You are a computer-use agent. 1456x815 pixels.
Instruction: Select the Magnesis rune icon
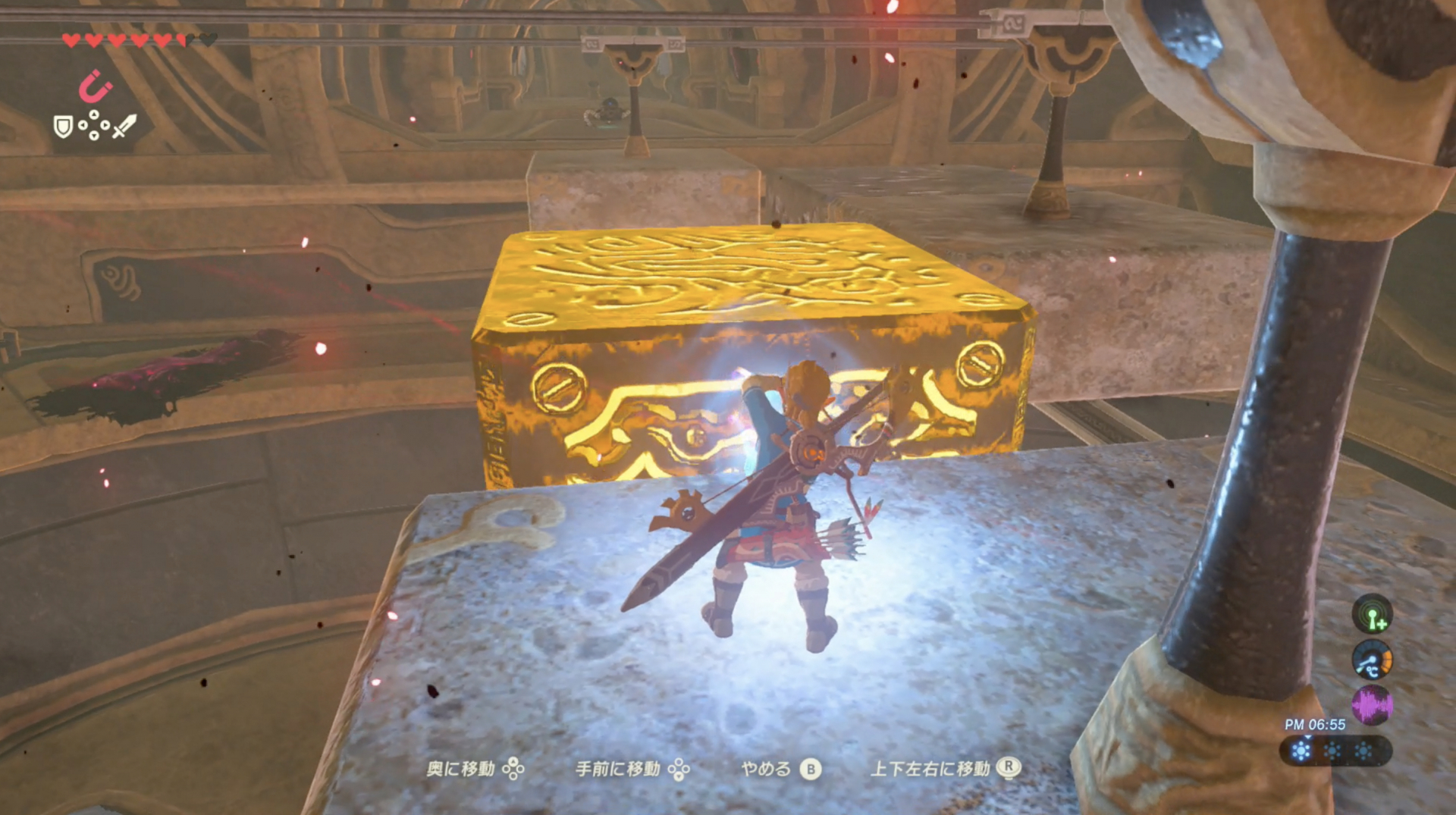point(96,86)
